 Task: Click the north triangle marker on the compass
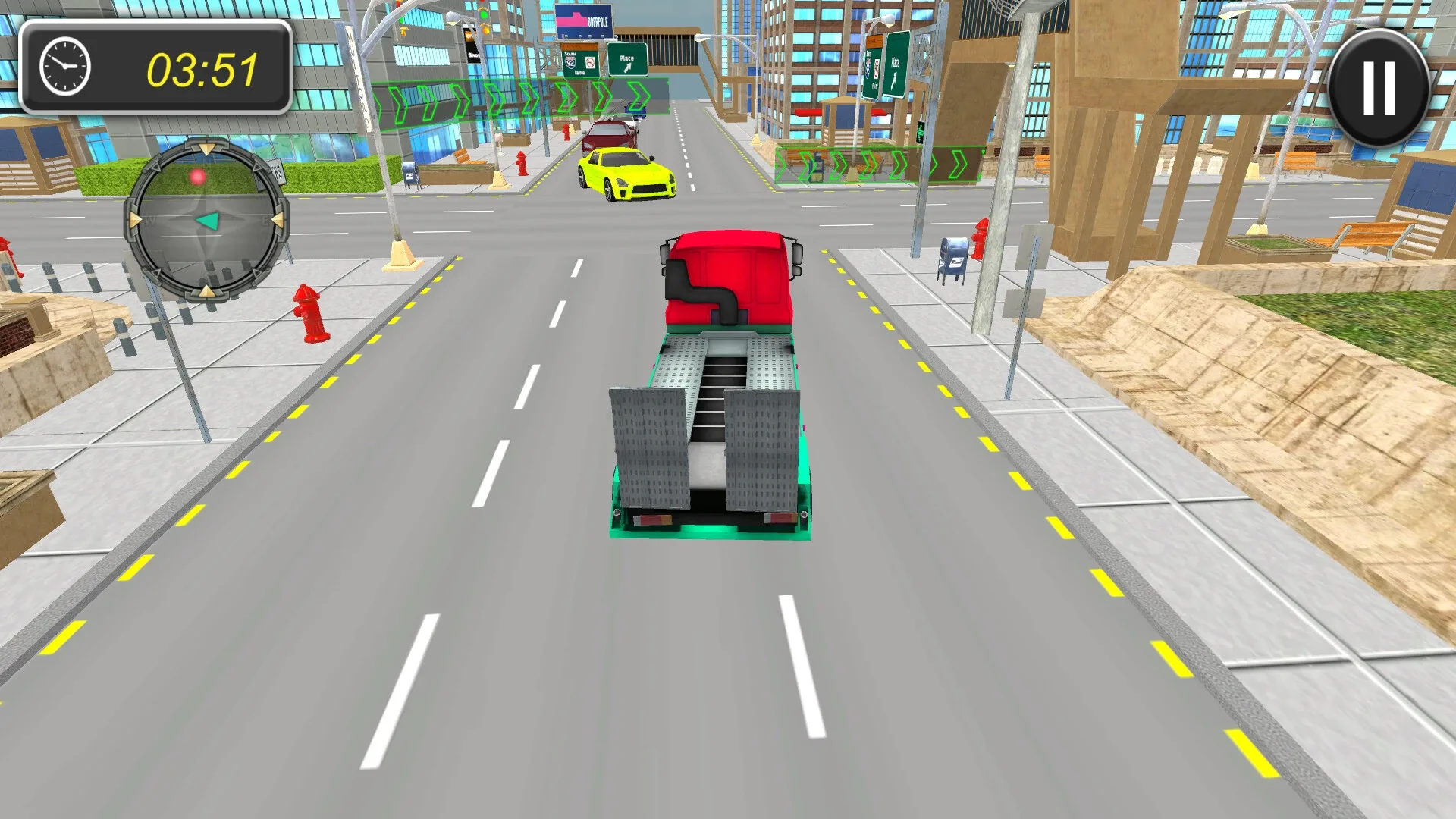[x=206, y=149]
